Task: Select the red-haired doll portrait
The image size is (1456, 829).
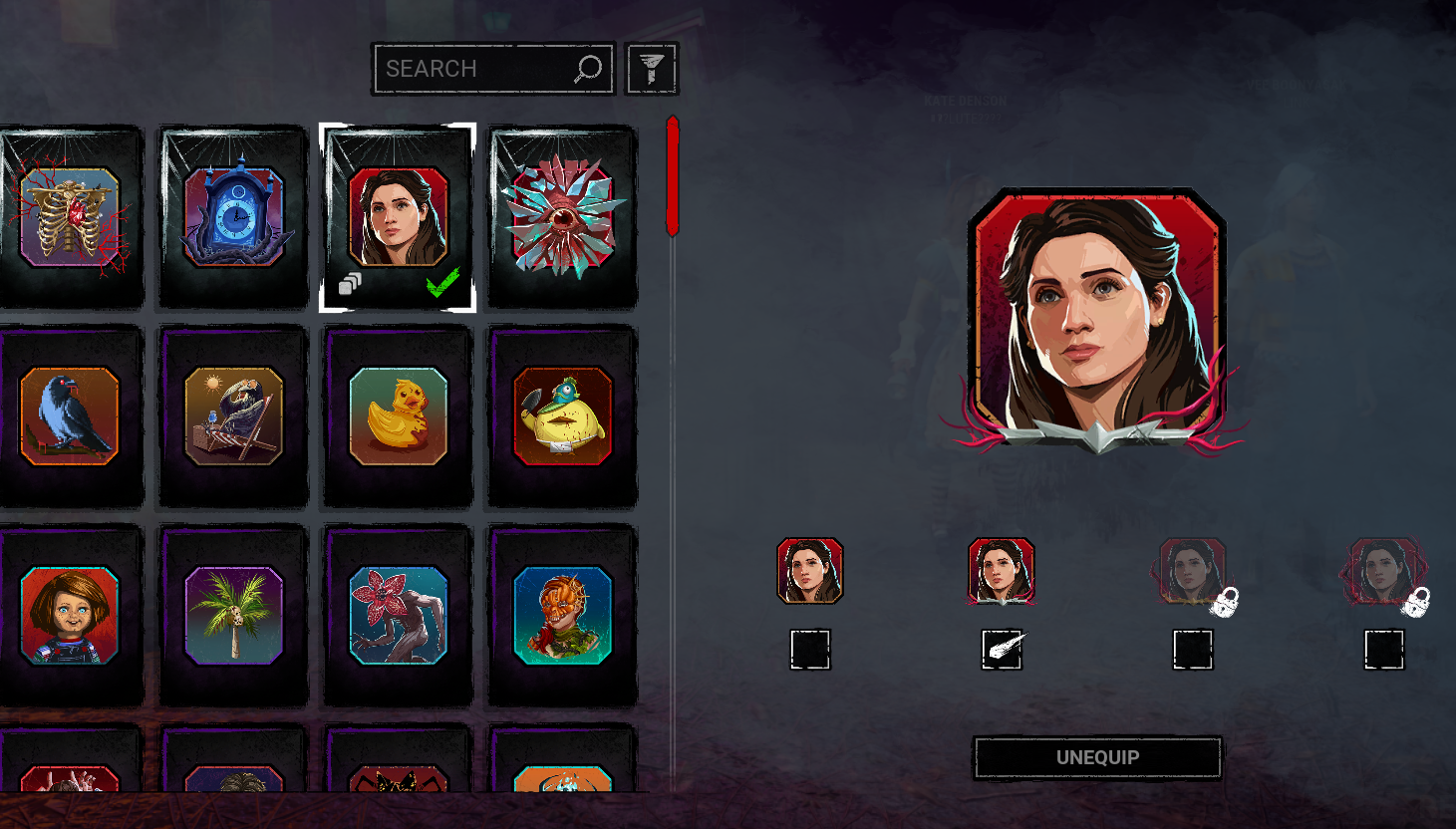Action: (70, 615)
